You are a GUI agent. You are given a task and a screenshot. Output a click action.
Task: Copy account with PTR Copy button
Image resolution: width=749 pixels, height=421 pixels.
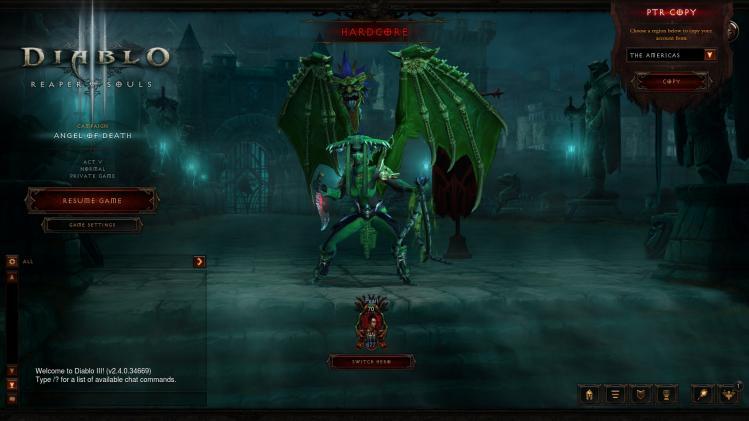pyautogui.click(x=671, y=81)
